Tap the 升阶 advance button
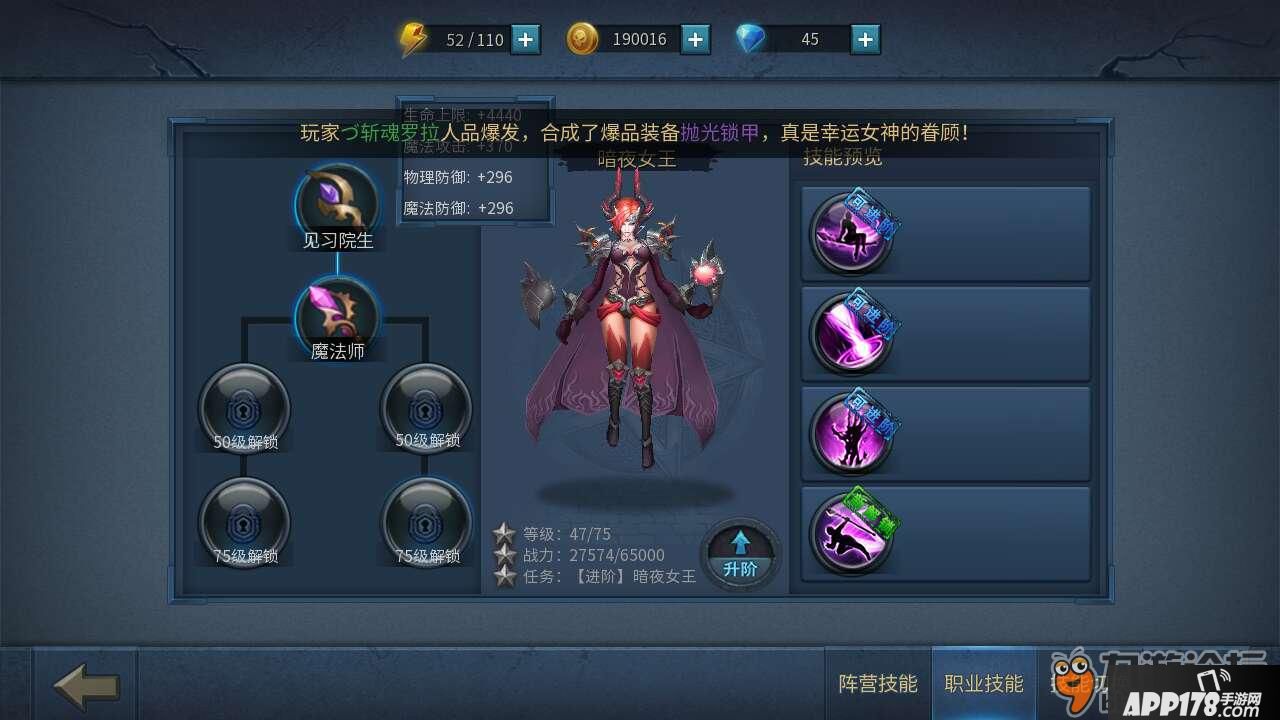The height and width of the screenshot is (720, 1280). [x=740, y=554]
